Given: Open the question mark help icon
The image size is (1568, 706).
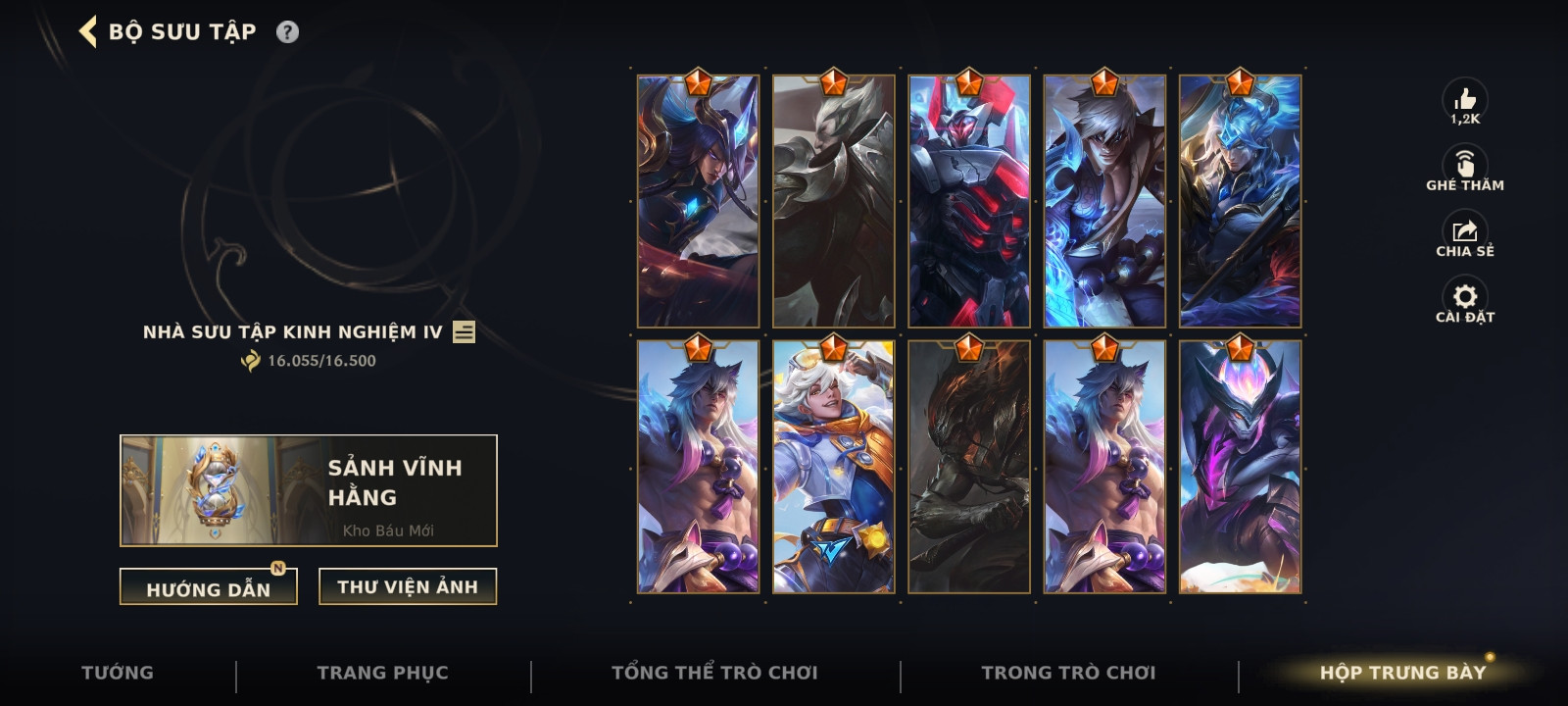Looking at the screenshot, I should (287, 31).
